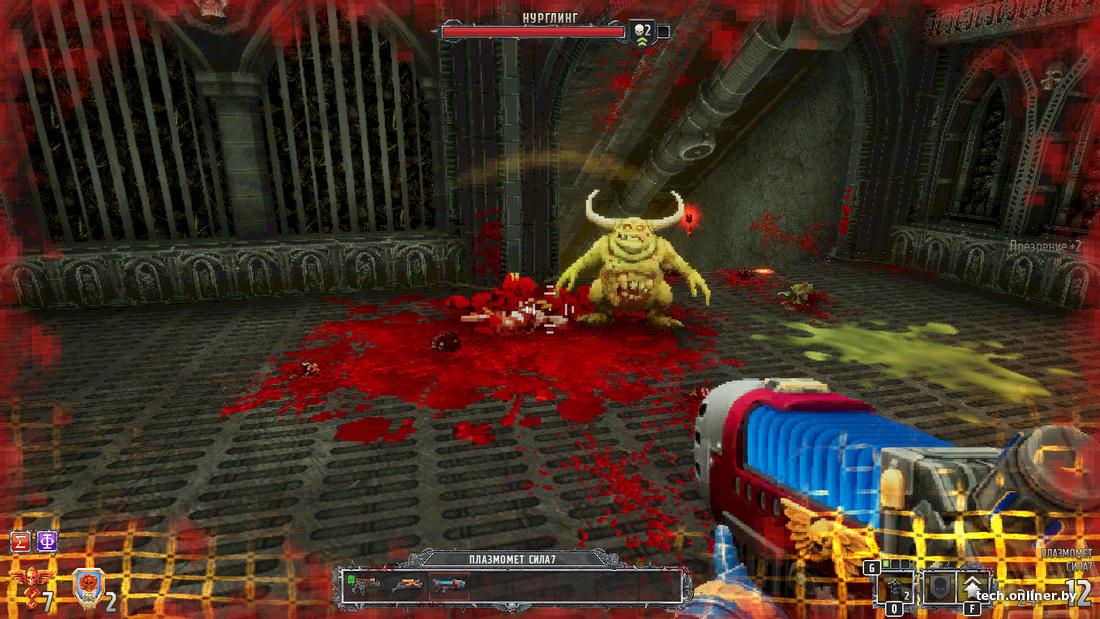The height and width of the screenshot is (619, 1100).
Task: Click the skull icon beside the boss bar
Action: click(640, 32)
